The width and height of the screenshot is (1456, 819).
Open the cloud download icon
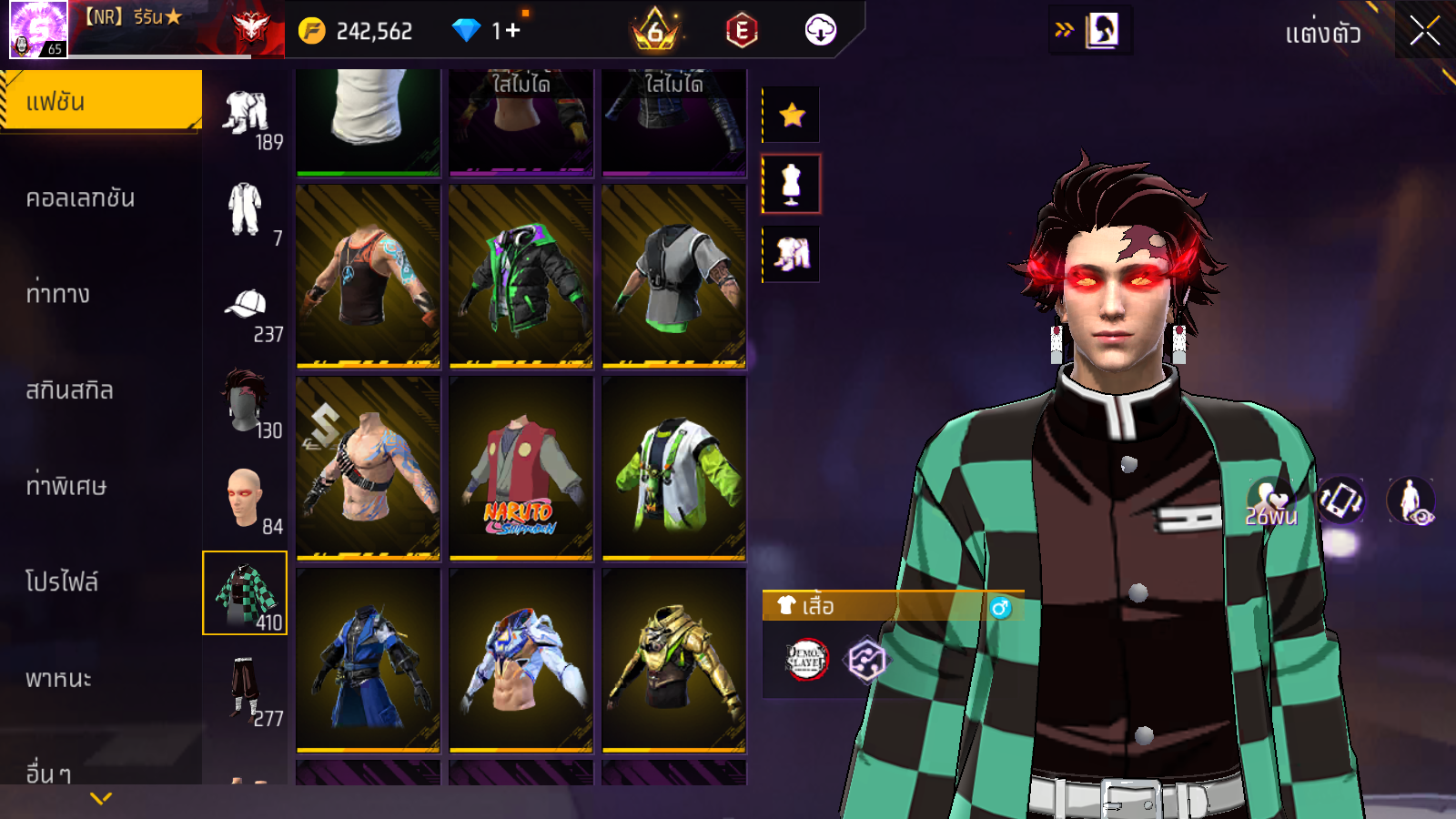click(820, 30)
